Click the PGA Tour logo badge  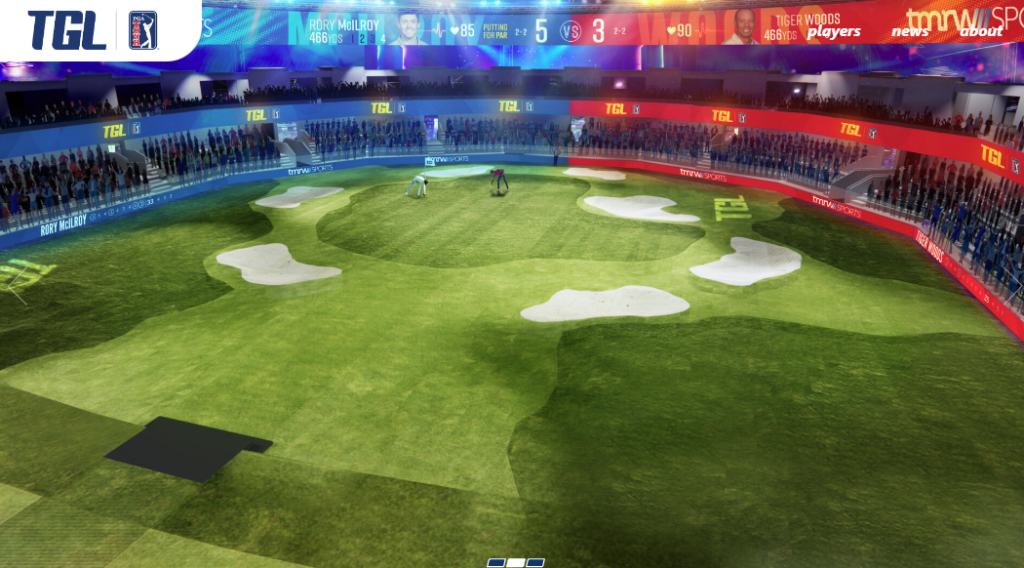(143, 30)
